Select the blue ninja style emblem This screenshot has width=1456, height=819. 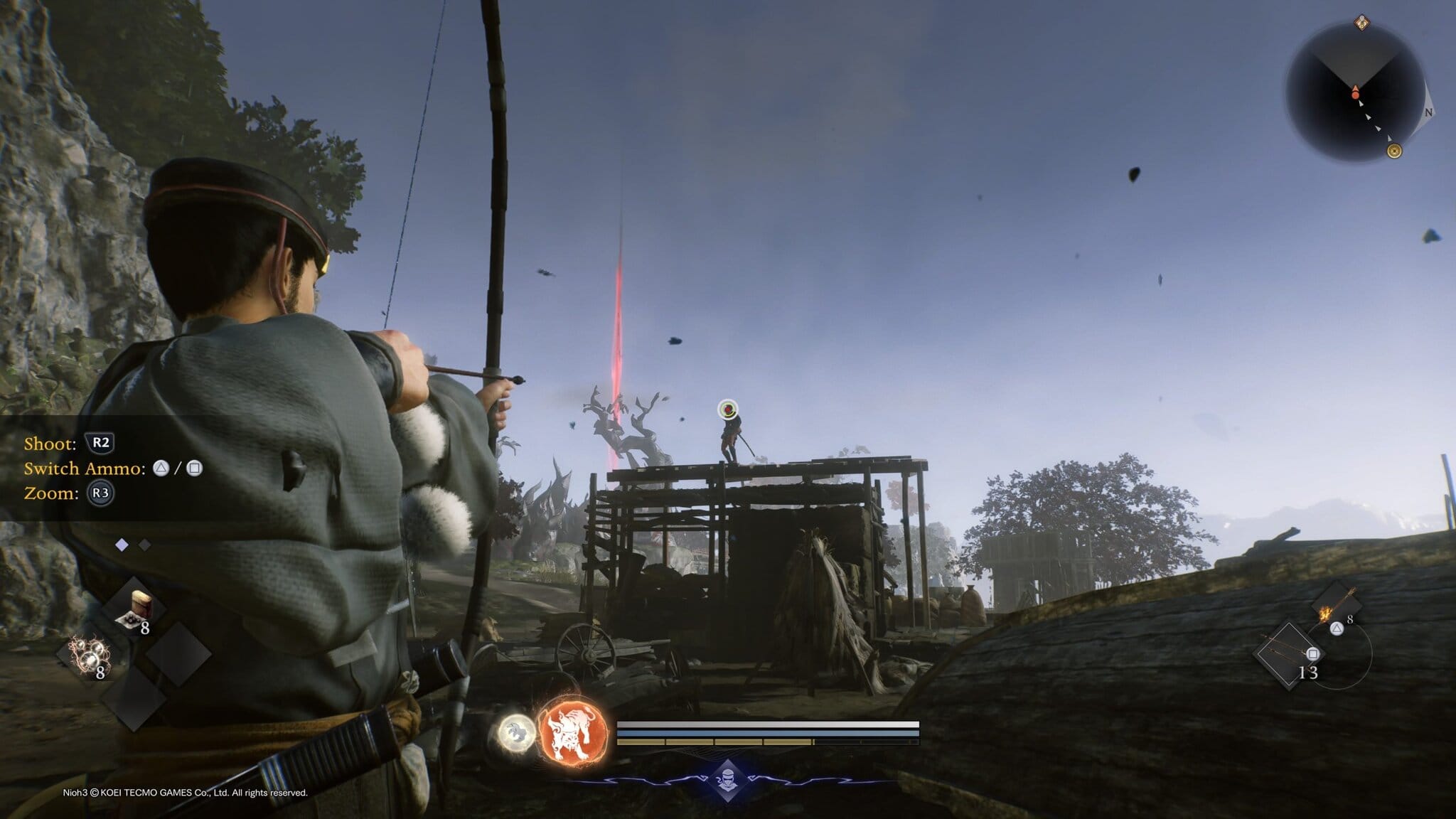tap(727, 779)
